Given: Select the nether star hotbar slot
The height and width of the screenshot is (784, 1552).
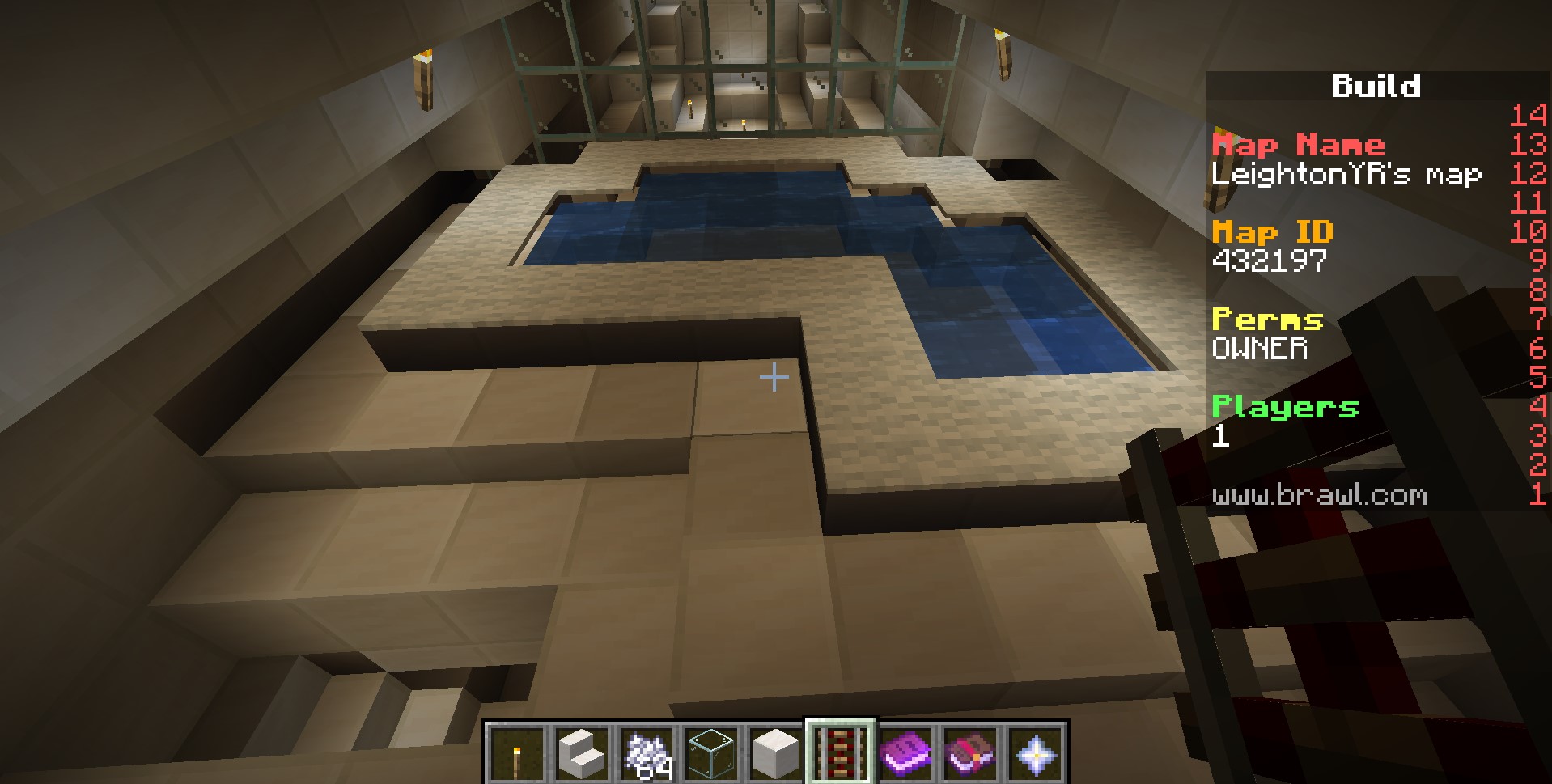Looking at the screenshot, I should (x=1035, y=753).
